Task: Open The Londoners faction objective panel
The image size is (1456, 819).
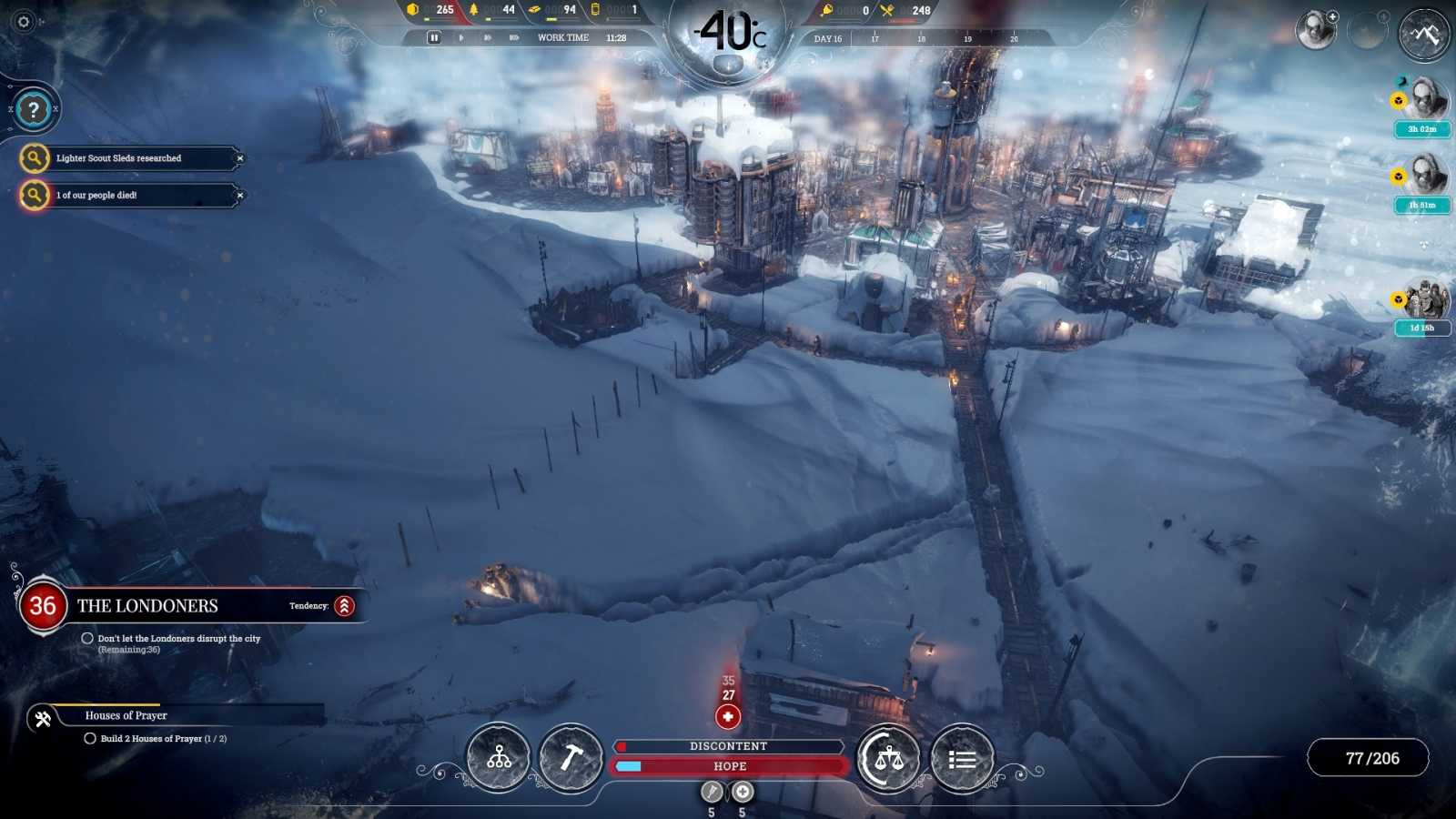Action: coord(147,606)
